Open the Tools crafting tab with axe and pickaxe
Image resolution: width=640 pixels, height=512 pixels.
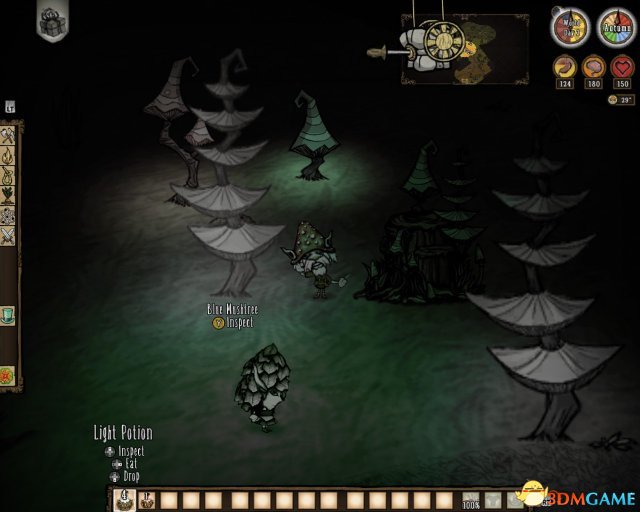pyautogui.click(x=9, y=135)
